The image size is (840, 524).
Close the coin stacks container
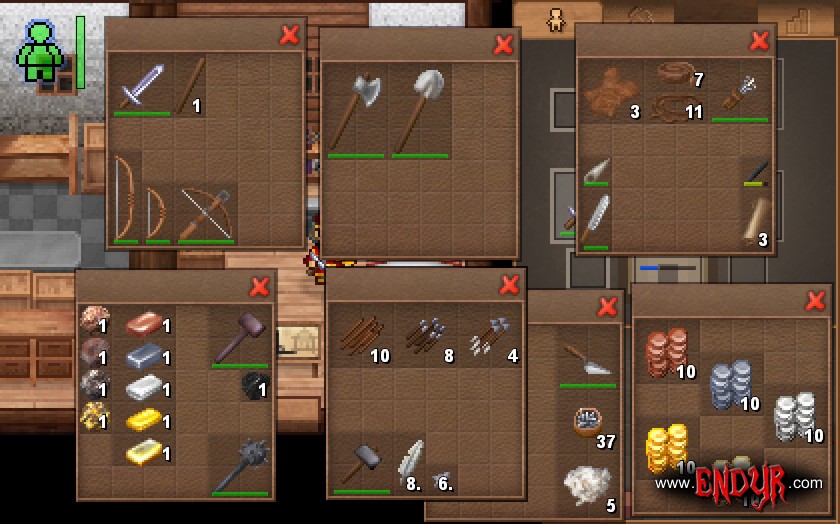(x=814, y=301)
